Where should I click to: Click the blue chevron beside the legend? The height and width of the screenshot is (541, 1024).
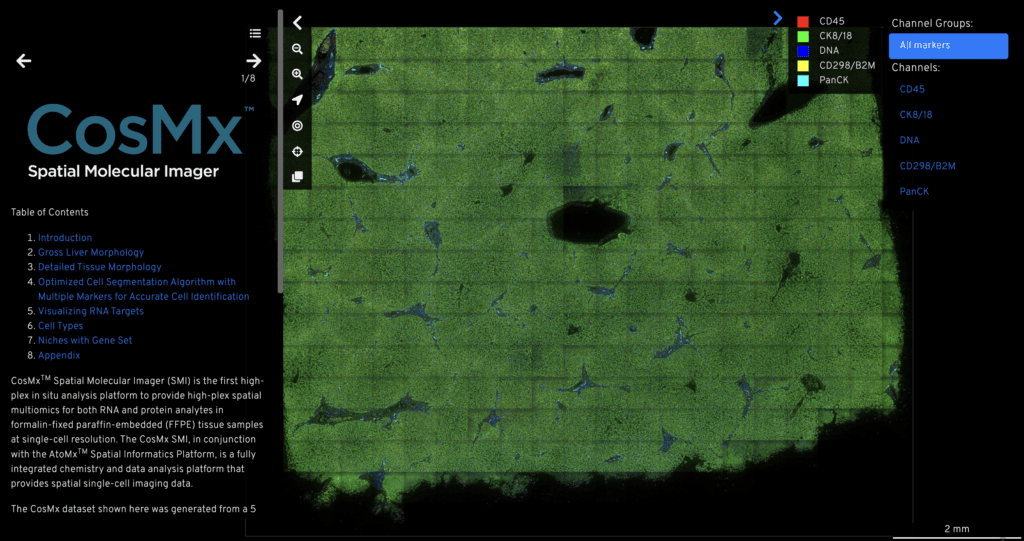(778, 18)
